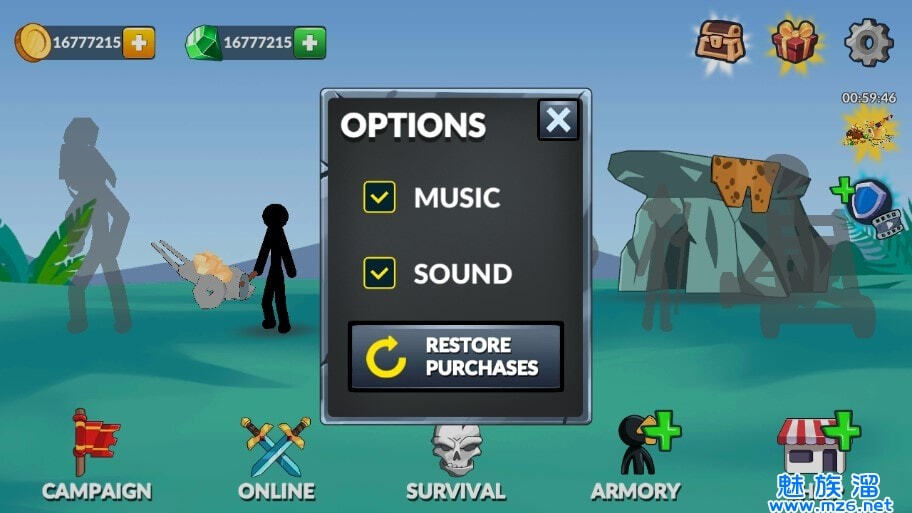Toggle the Music checkbox
Viewport: 912px width, 513px height.
click(380, 197)
